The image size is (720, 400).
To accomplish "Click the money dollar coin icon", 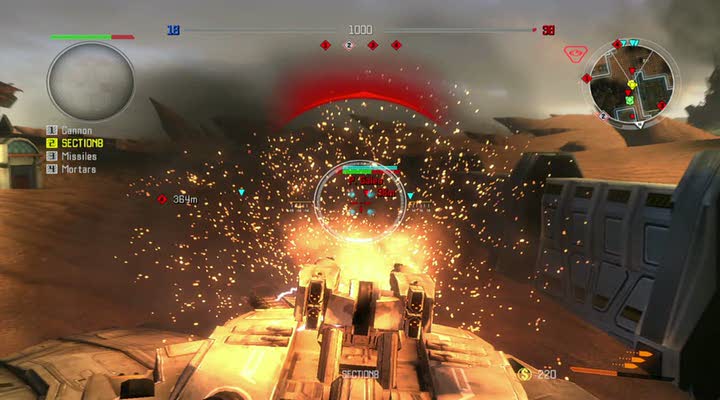I will tap(523, 373).
